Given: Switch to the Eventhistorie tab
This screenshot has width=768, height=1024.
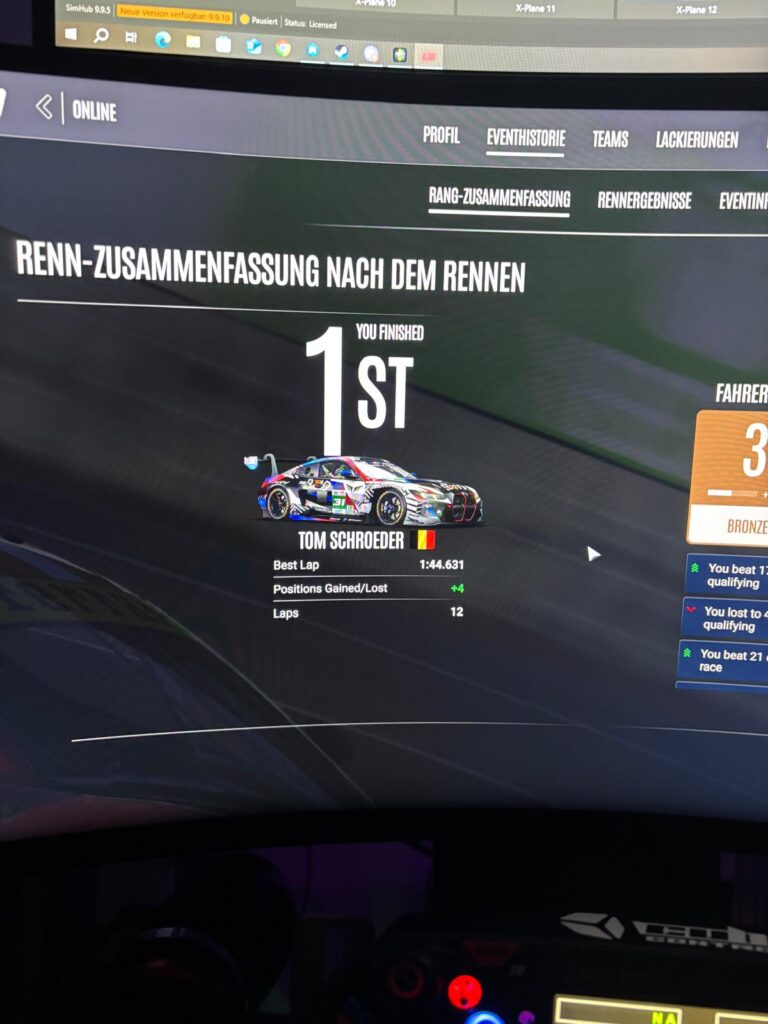Looking at the screenshot, I should coord(526,138).
